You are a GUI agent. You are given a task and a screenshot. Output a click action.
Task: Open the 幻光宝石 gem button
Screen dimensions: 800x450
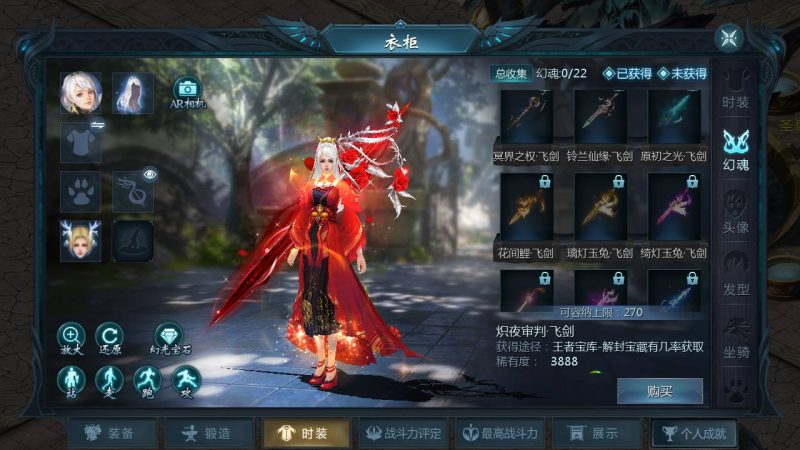point(169,339)
